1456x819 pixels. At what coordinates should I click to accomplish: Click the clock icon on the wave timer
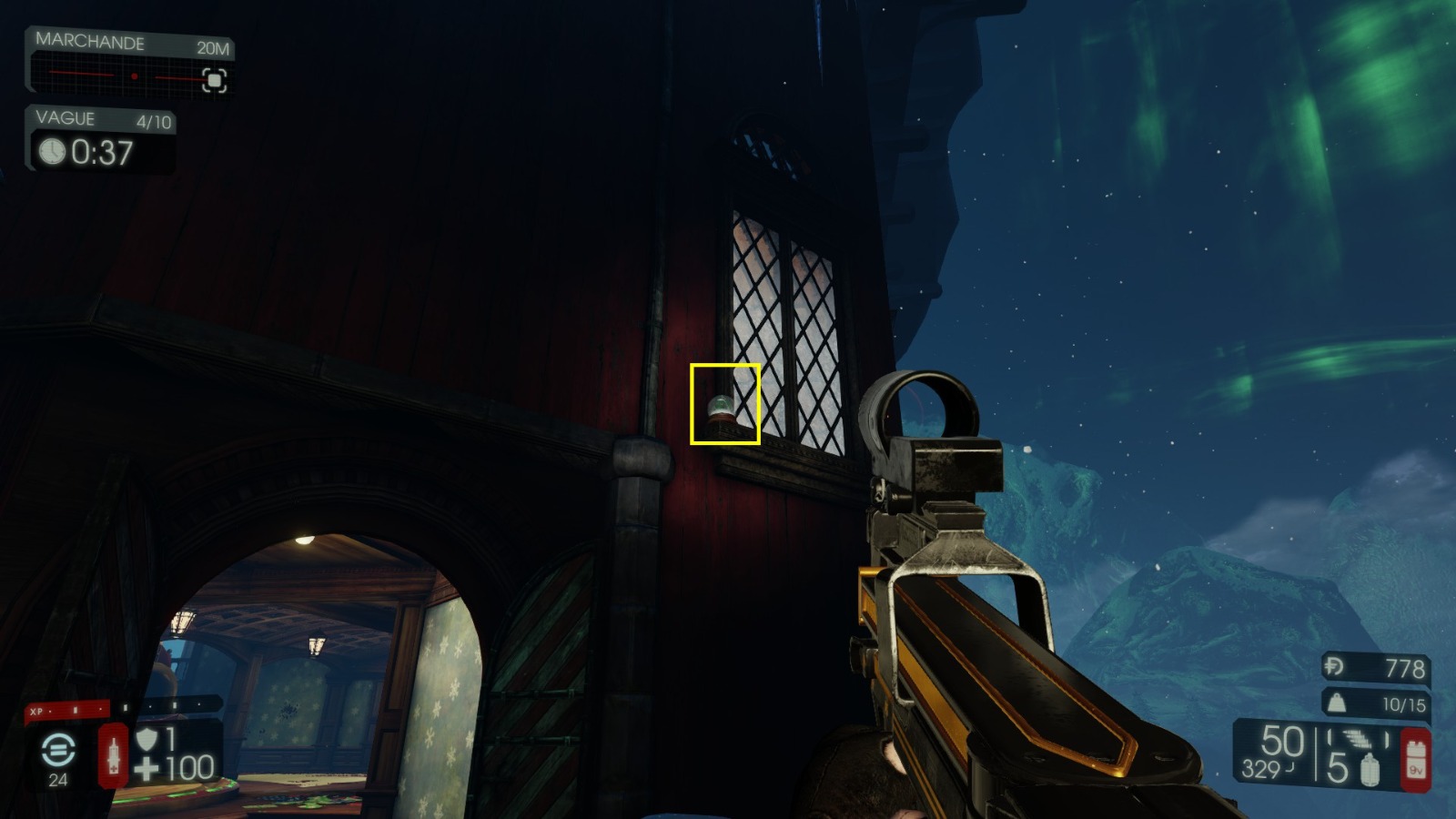point(53,154)
